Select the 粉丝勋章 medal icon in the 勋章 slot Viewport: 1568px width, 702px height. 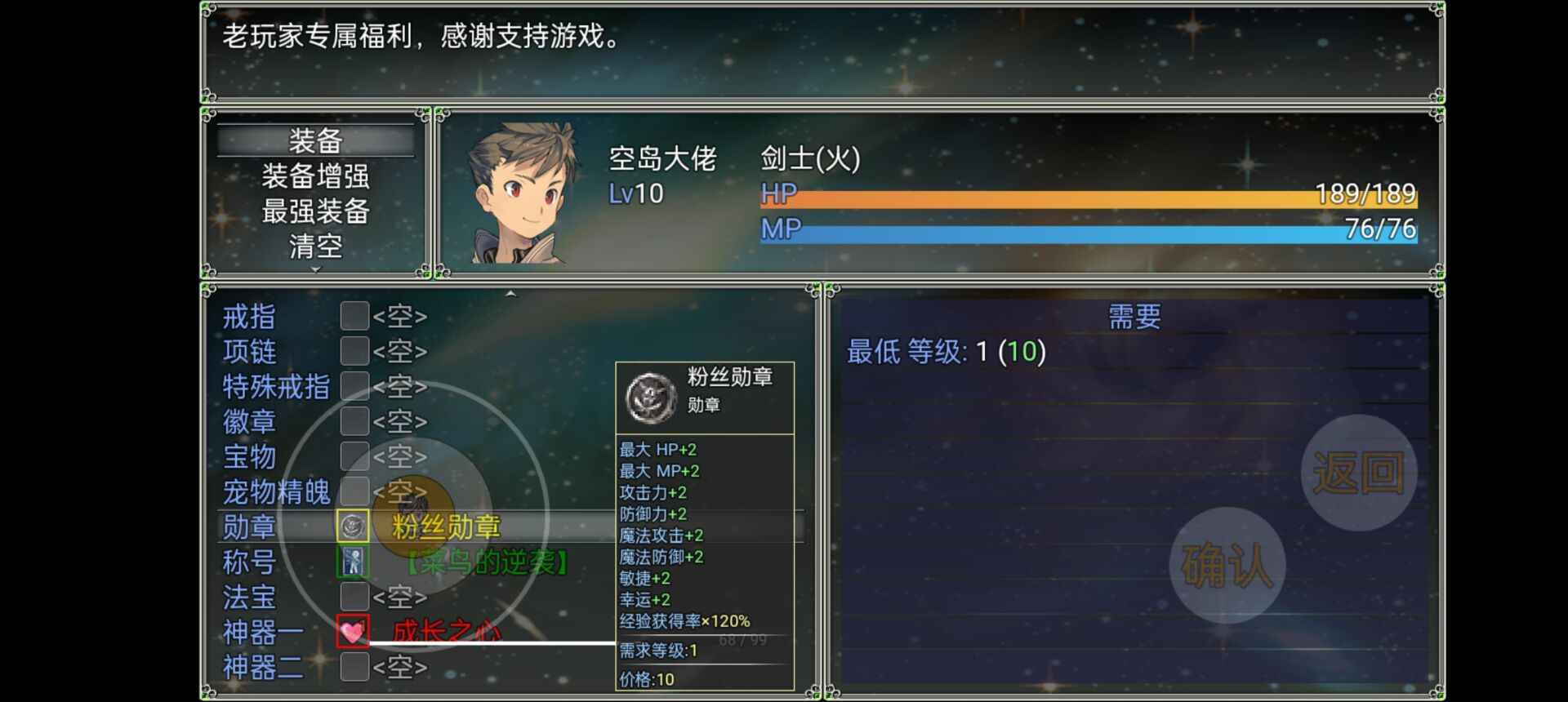354,525
